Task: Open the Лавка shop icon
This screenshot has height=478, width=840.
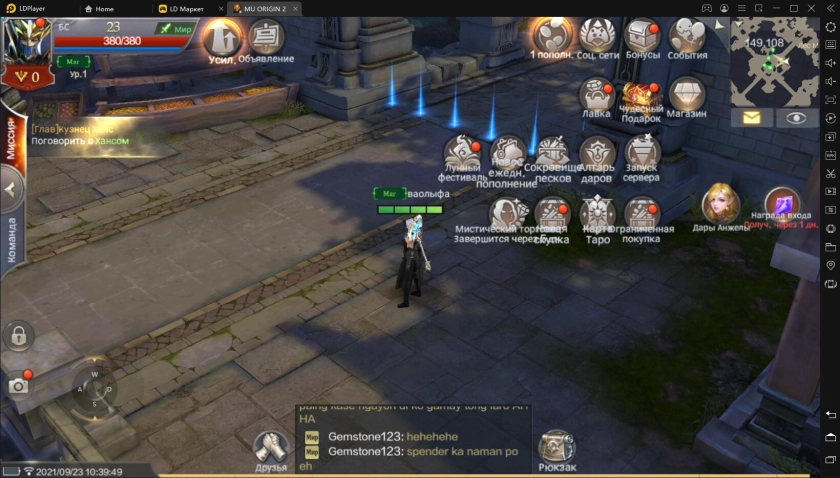Action: tap(597, 97)
